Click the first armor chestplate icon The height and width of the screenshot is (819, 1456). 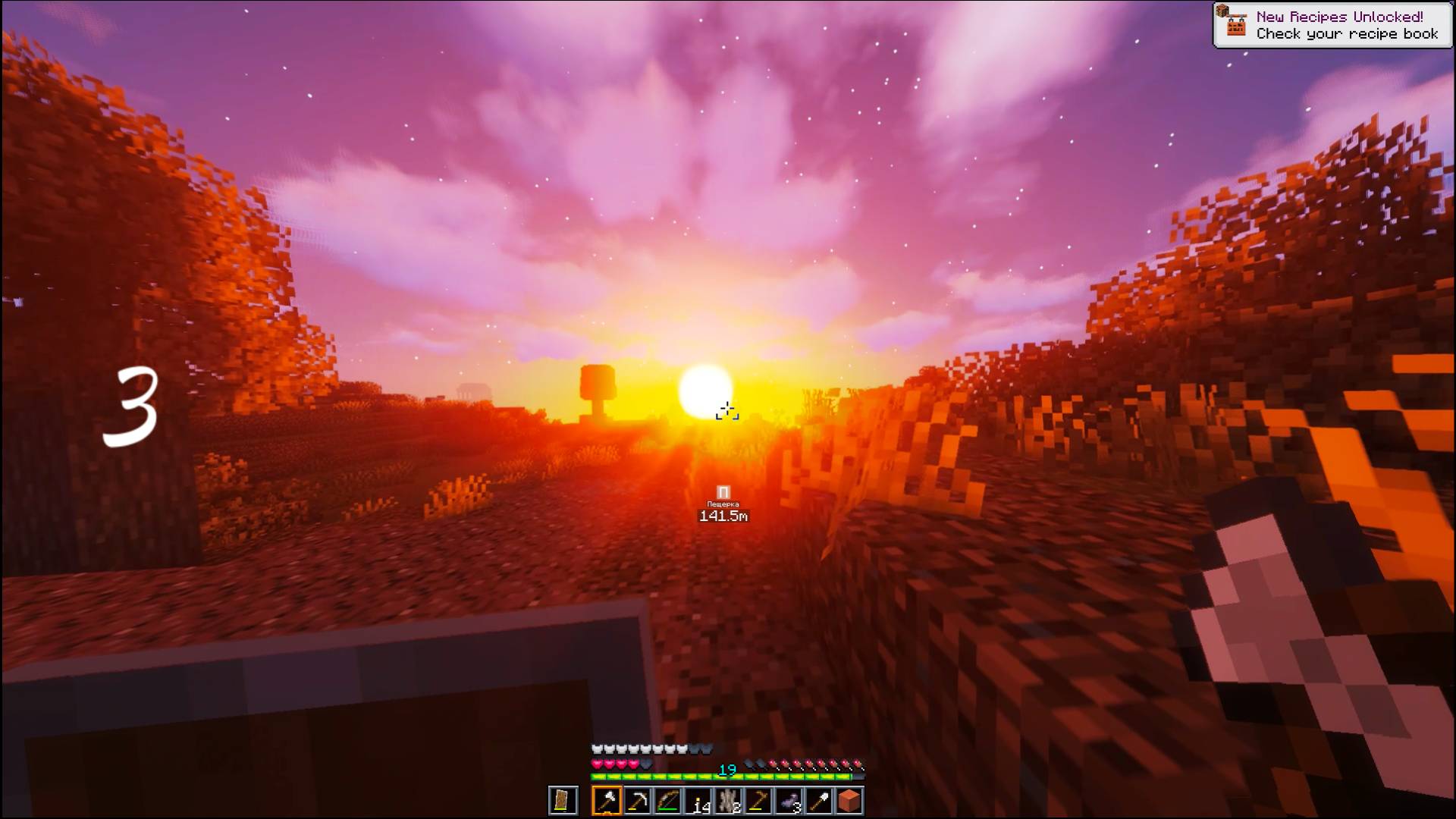pos(598,749)
